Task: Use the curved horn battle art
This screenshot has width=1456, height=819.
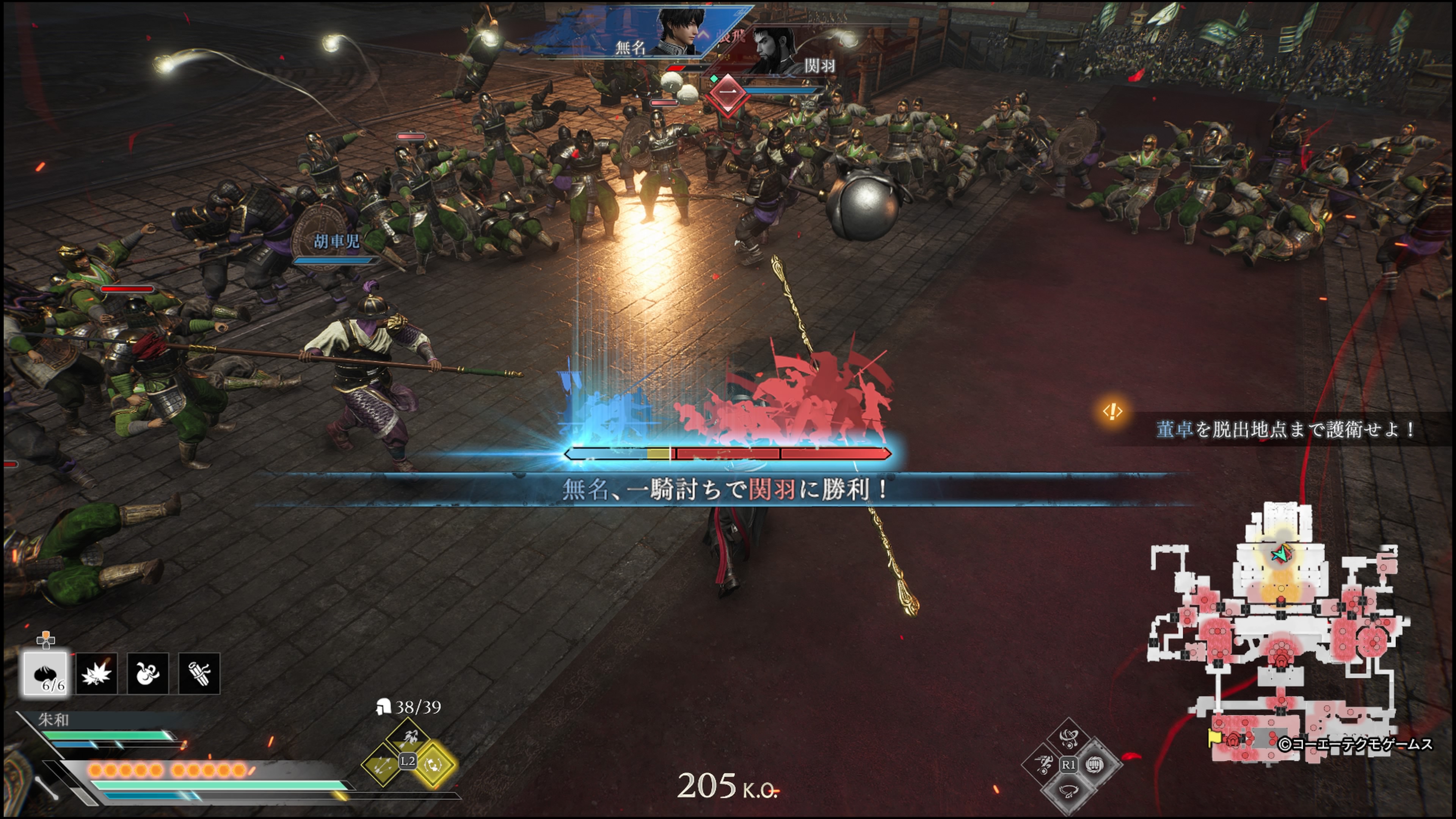Action: (1068, 791)
